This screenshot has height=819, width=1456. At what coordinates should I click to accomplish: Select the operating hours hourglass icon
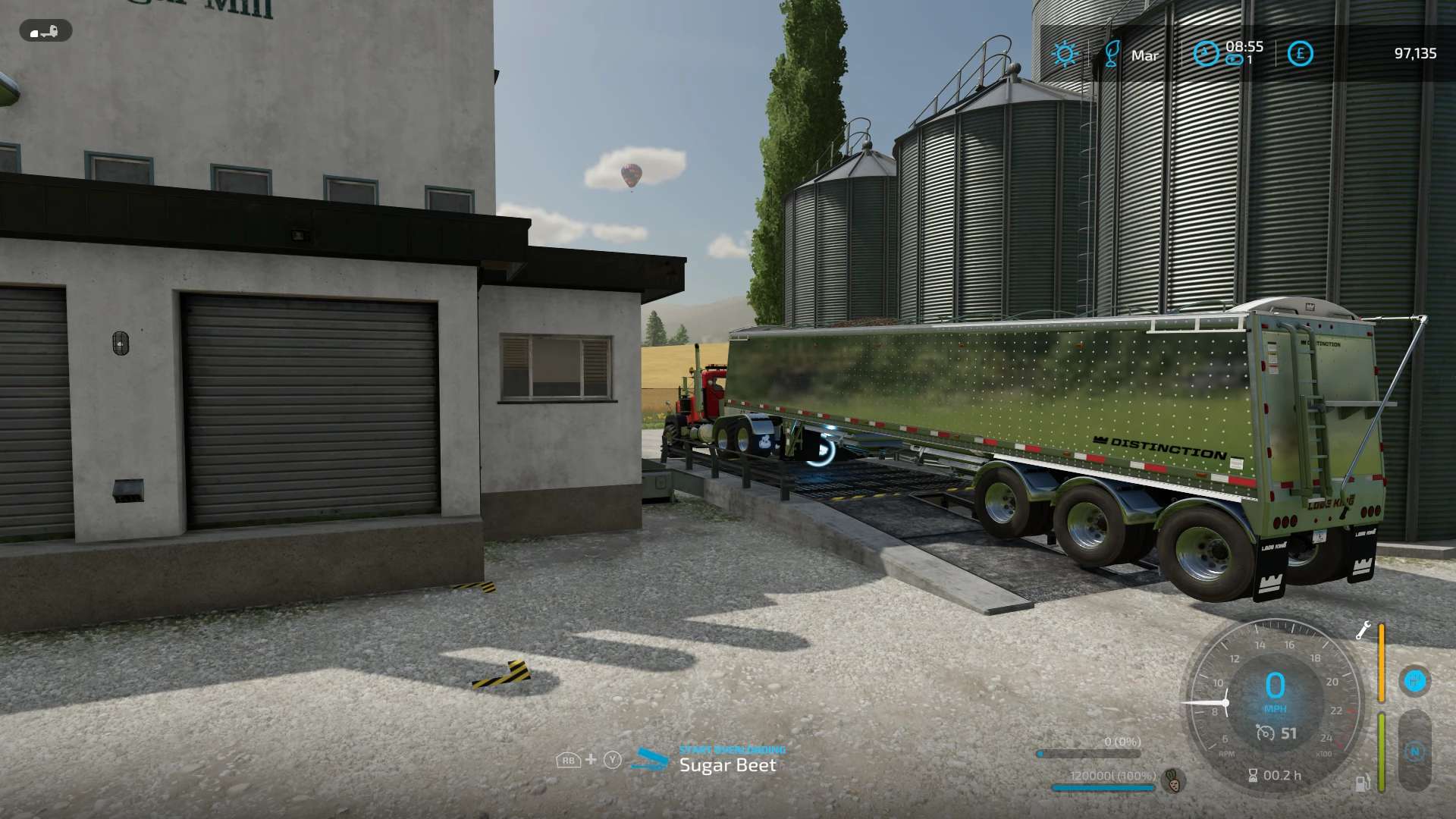click(1253, 775)
